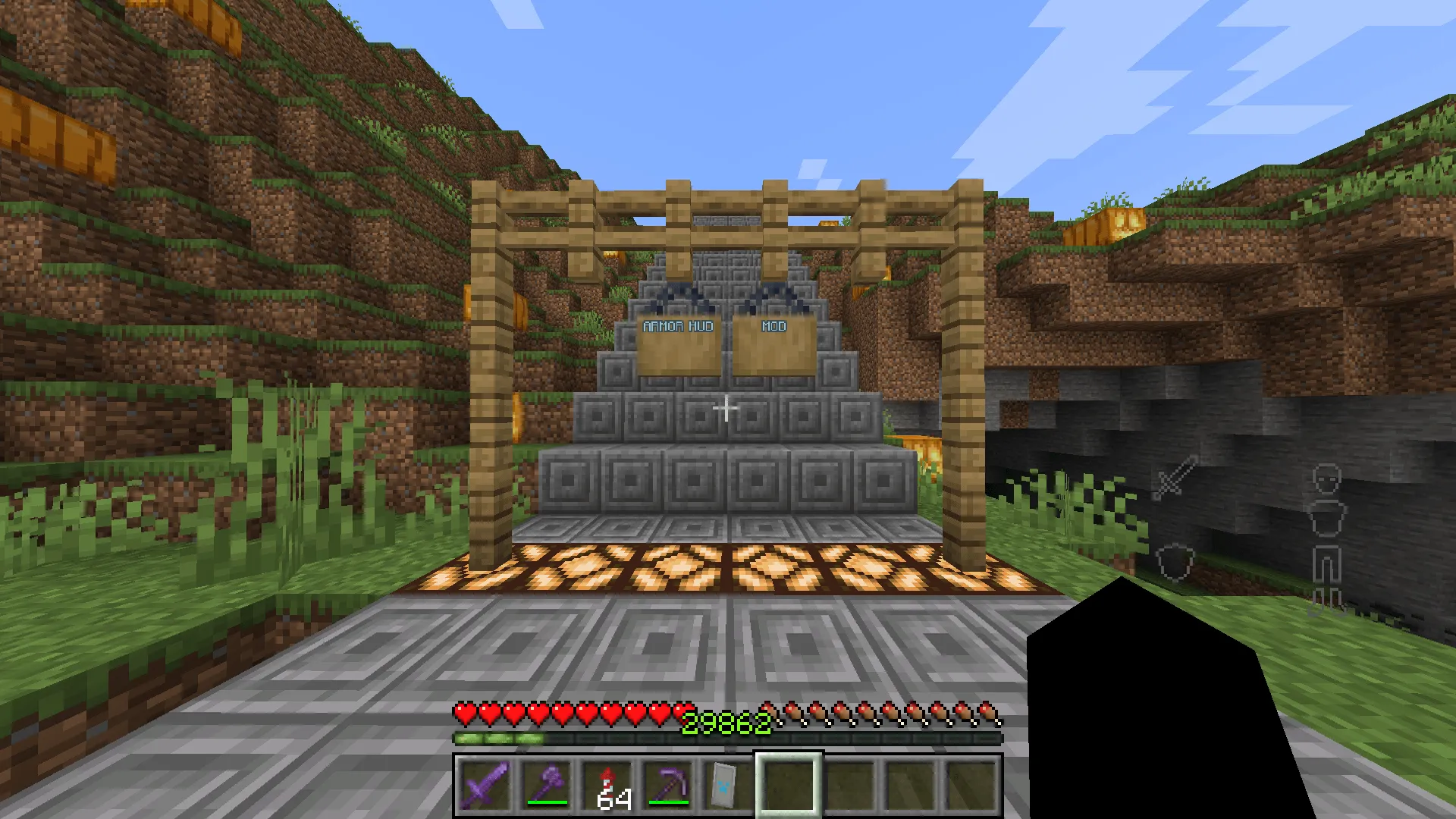Click the crosshair at screen center
This screenshot has width=1456, height=819.
(726, 408)
